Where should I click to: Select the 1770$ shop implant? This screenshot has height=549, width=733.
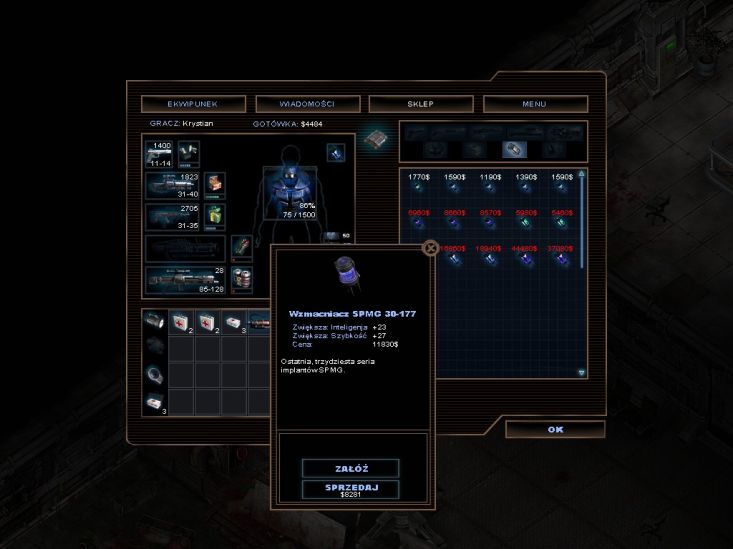click(420, 186)
